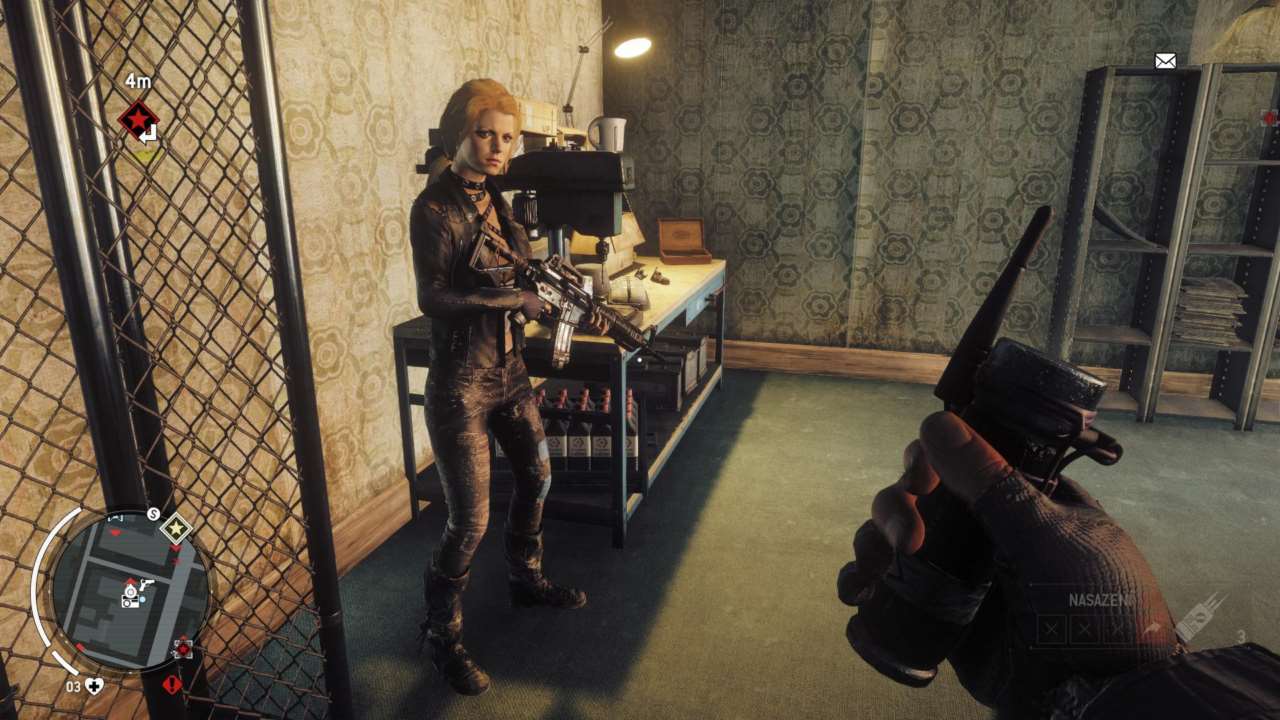This screenshot has width=1280, height=720.
Task: Use the health kit heart icon
Action: point(94,686)
